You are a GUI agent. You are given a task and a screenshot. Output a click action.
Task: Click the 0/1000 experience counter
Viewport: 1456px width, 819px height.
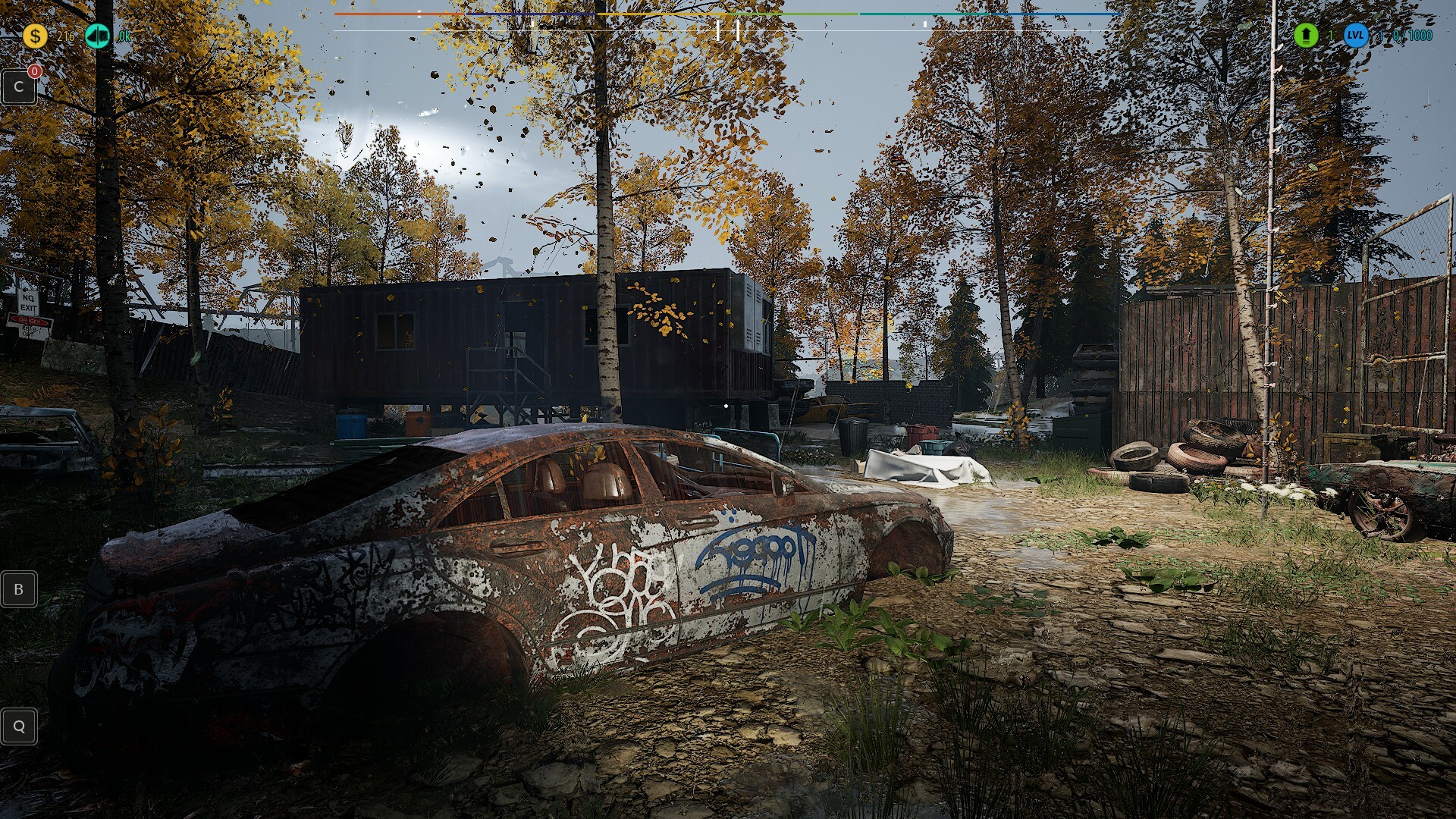coord(1412,35)
